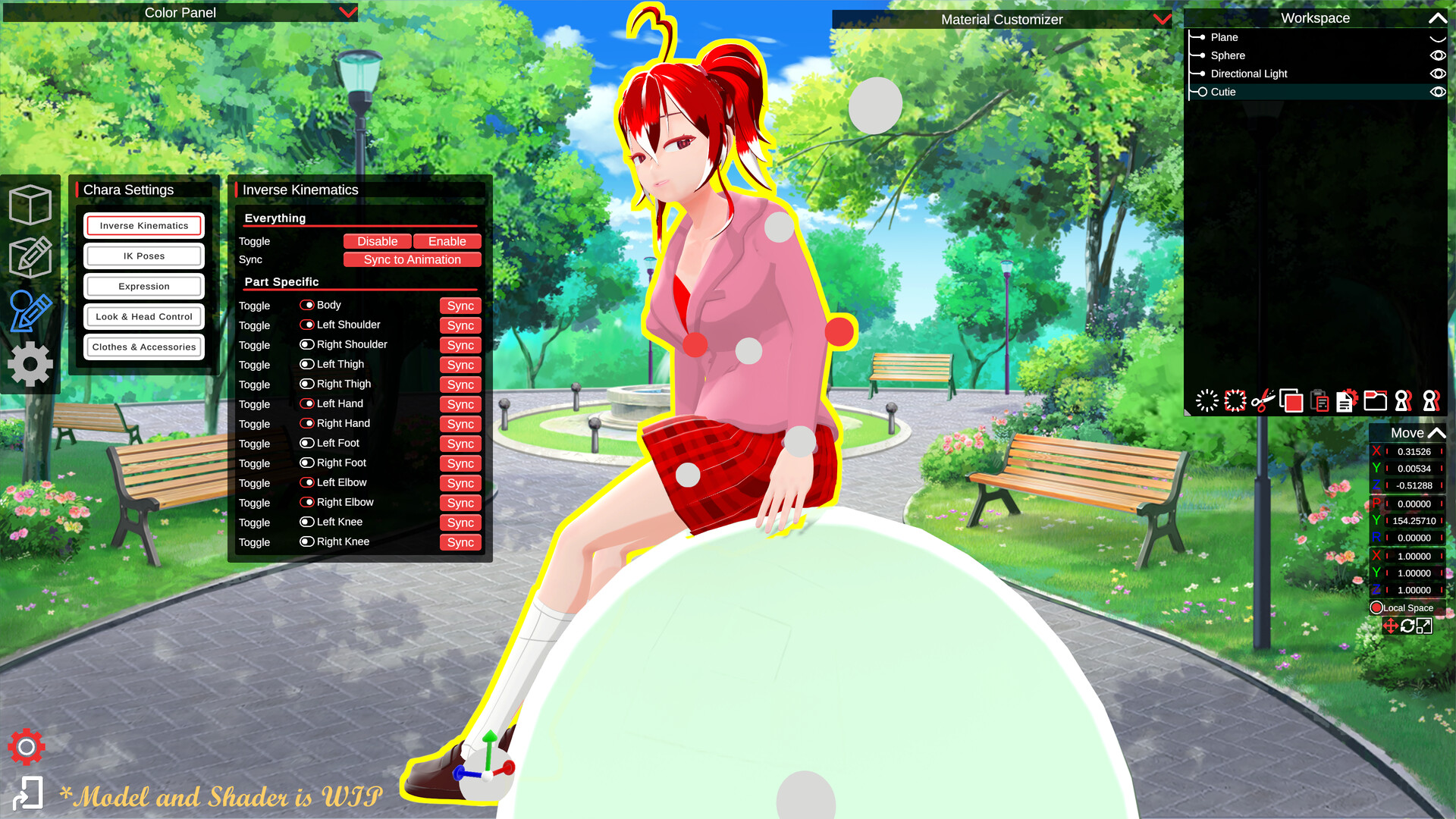Click the scissors cut icon in Workspace panel
This screenshot has height=819, width=1456.
(1263, 401)
